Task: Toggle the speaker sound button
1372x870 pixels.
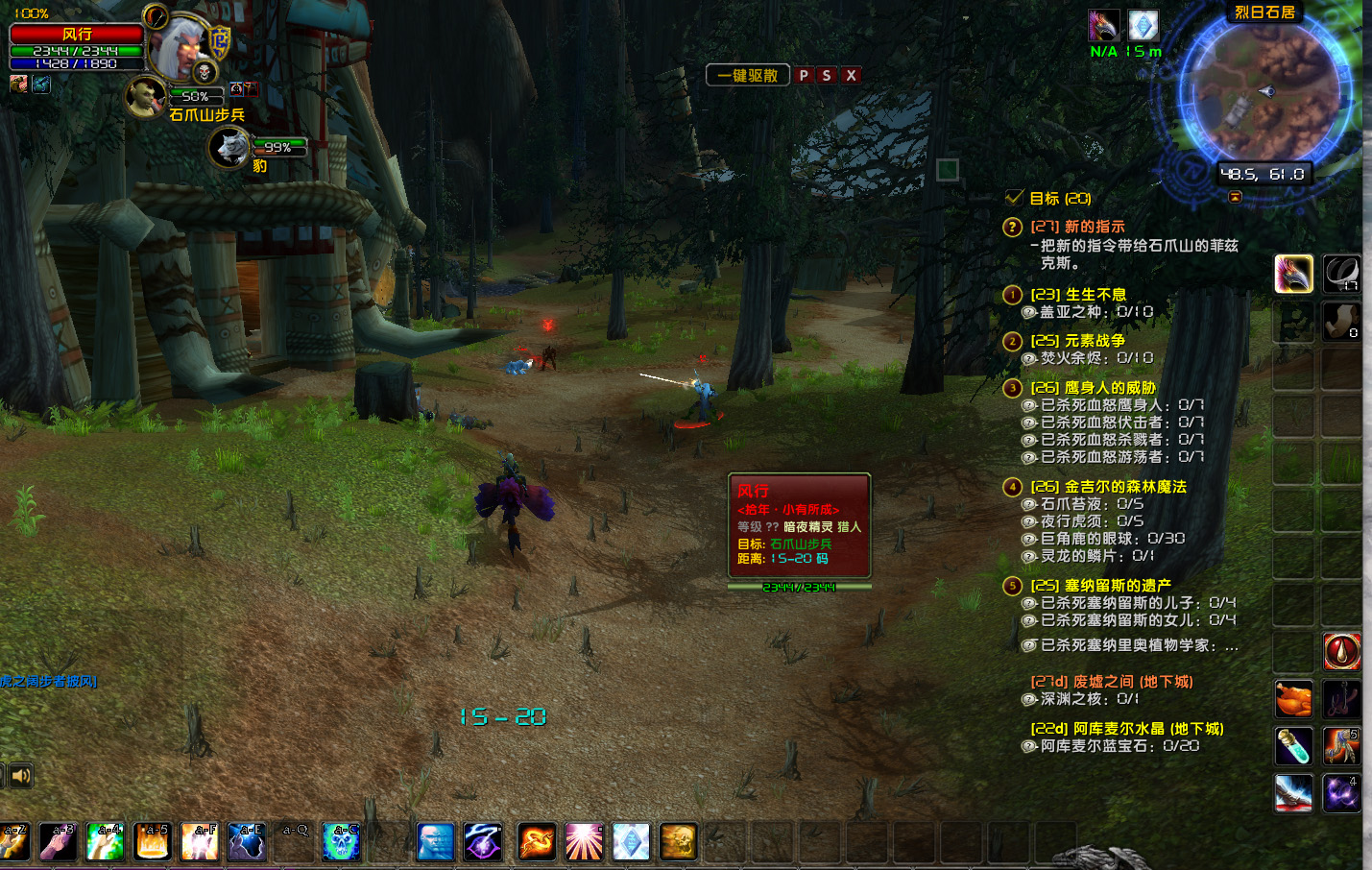Action: (x=20, y=775)
